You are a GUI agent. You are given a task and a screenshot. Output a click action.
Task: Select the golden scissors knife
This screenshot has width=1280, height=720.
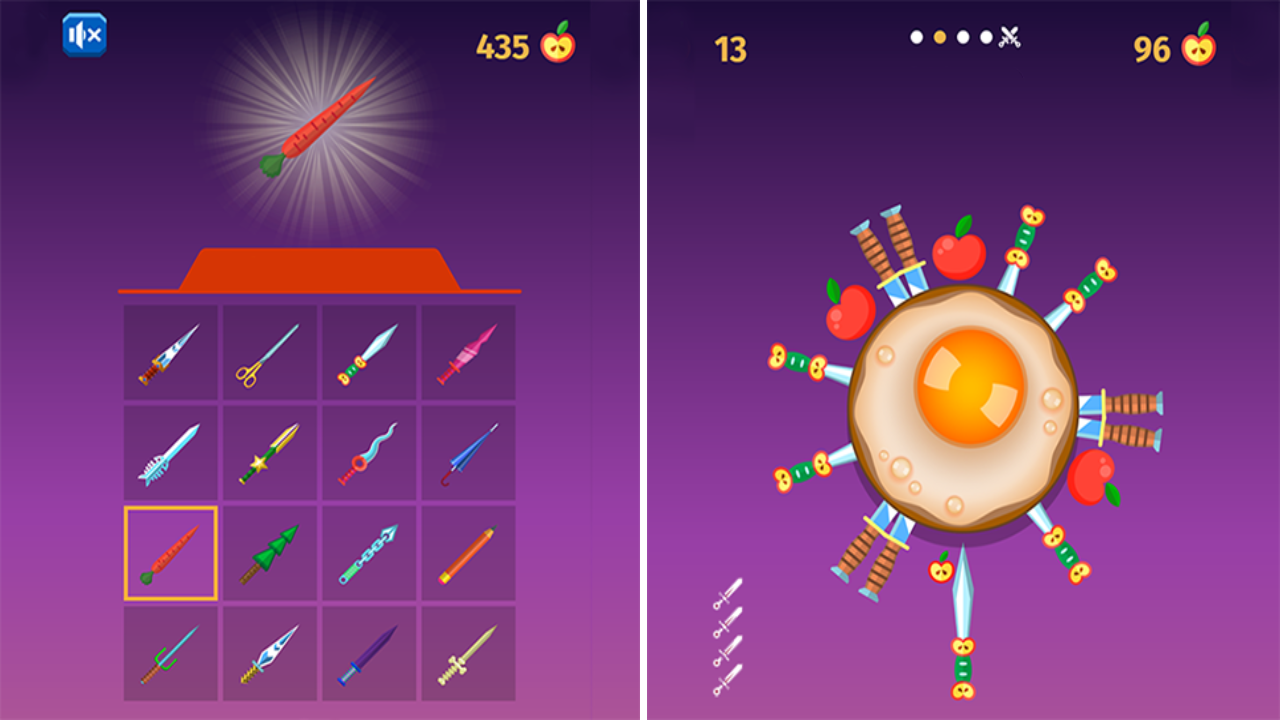point(268,350)
